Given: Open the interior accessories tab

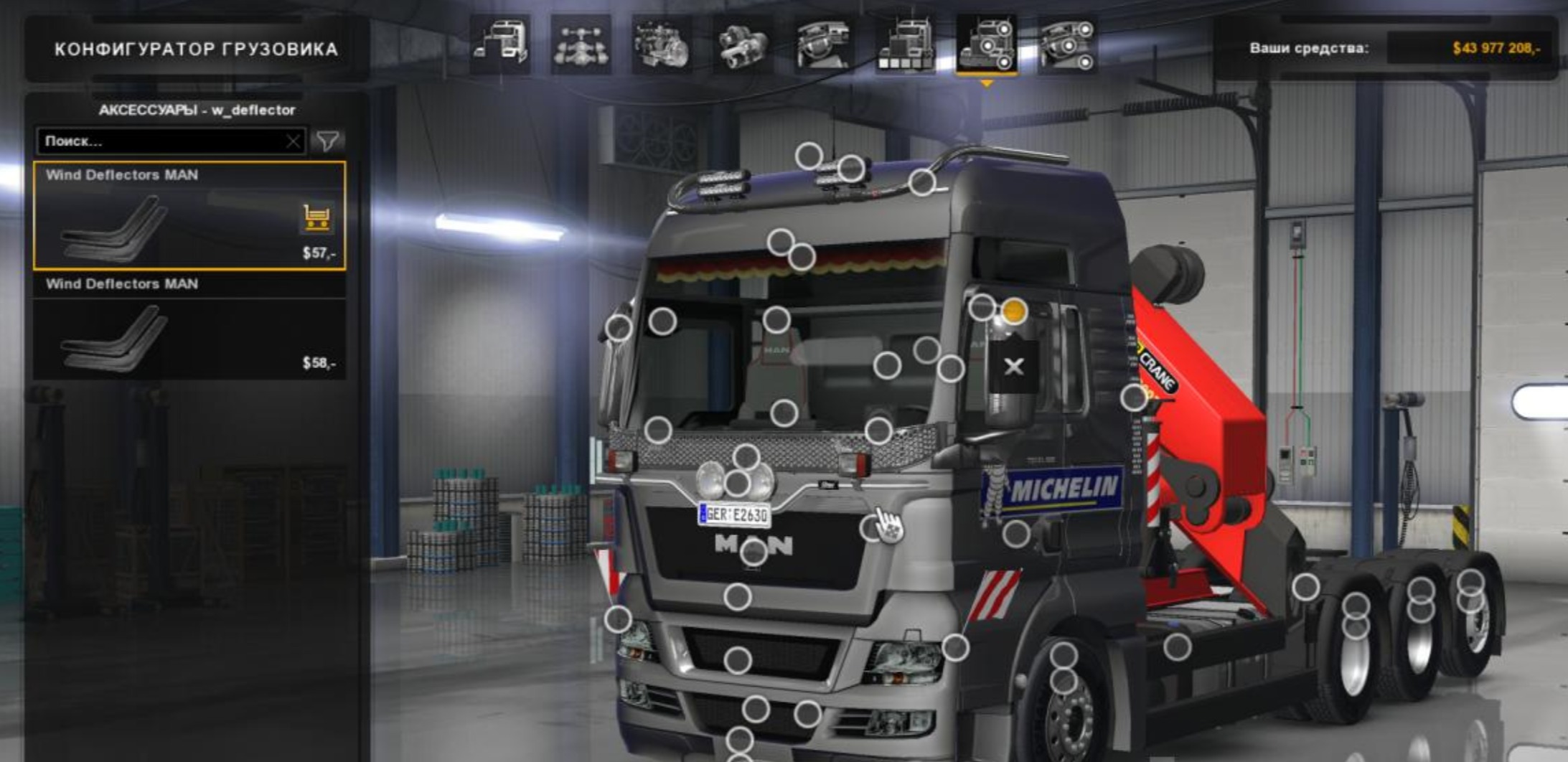Looking at the screenshot, I should point(1068,44).
